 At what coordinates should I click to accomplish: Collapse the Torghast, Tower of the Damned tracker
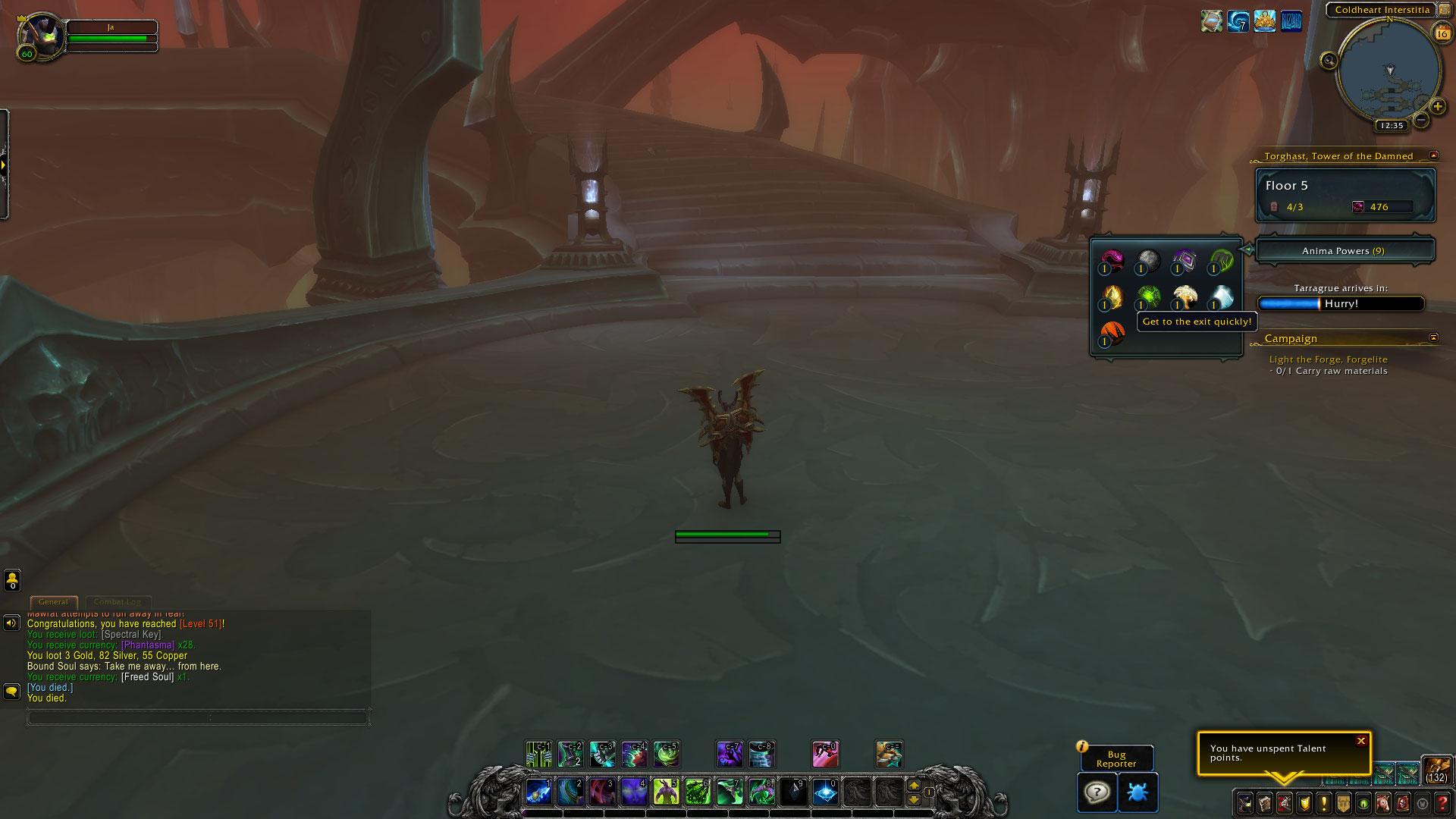click(x=1433, y=155)
